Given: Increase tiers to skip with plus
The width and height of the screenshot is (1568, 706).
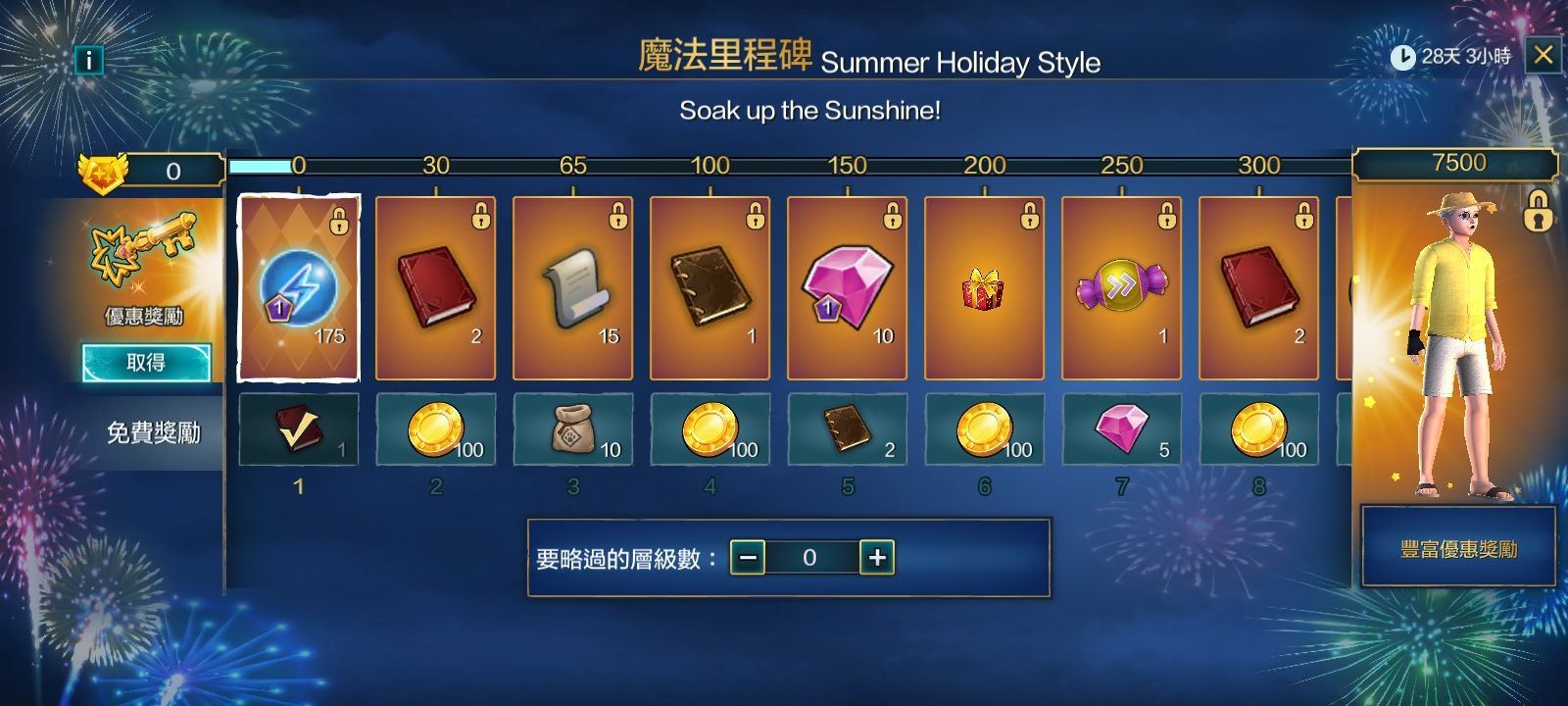Looking at the screenshot, I should 877,558.
